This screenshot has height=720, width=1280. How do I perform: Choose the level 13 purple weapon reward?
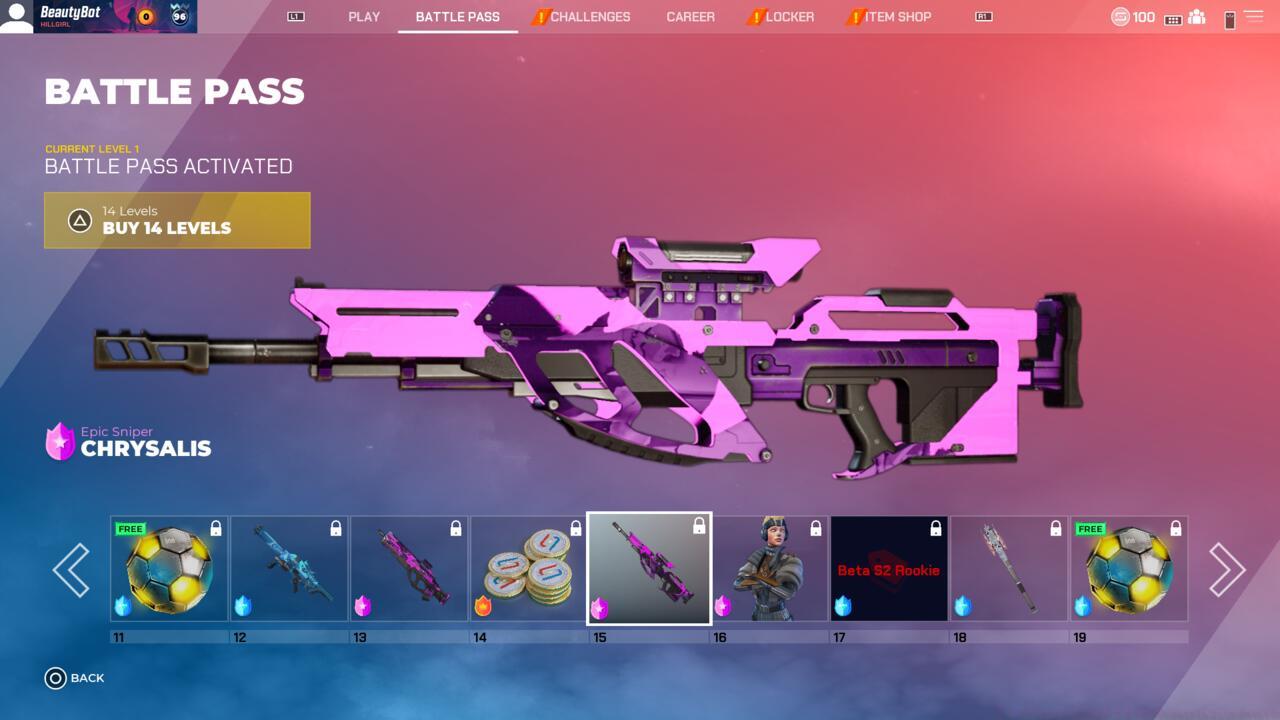409,569
